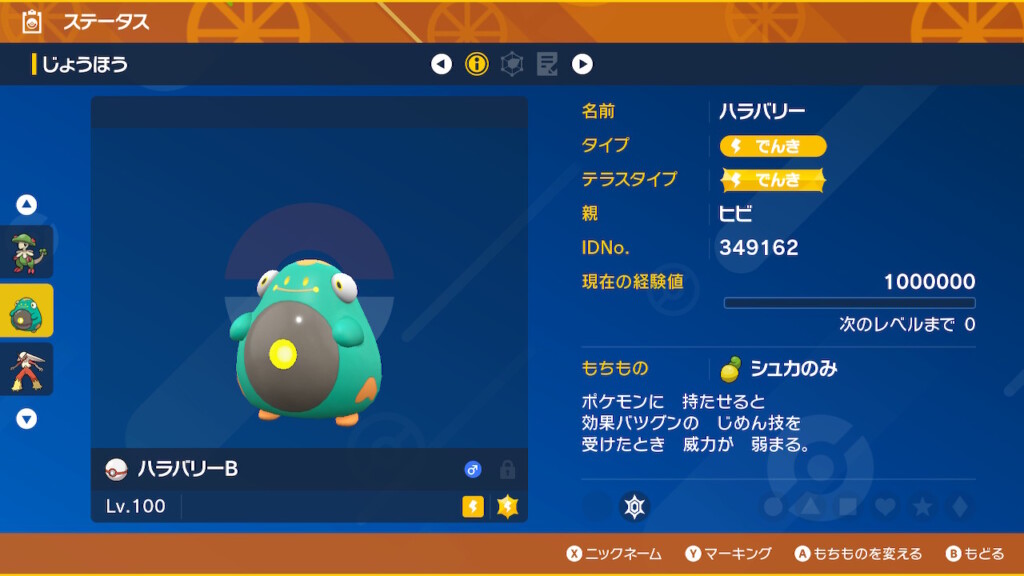This screenshot has width=1024, height=576.
Task: Choose the highlighted Bellibolt party thumbnail
Action: click(x=26, y=311)
